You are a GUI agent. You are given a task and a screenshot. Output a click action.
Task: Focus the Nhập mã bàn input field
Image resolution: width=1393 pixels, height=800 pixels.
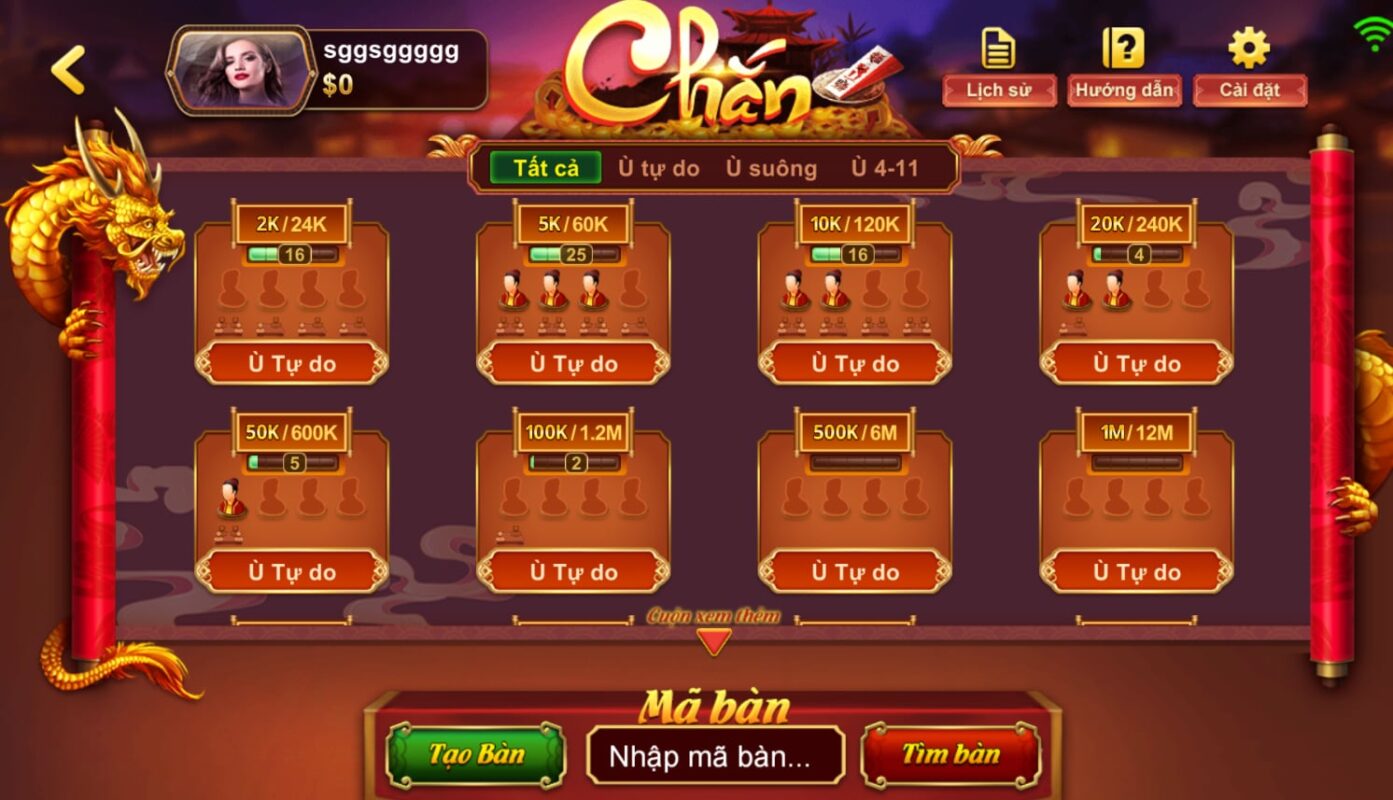(x=715, y=756)
